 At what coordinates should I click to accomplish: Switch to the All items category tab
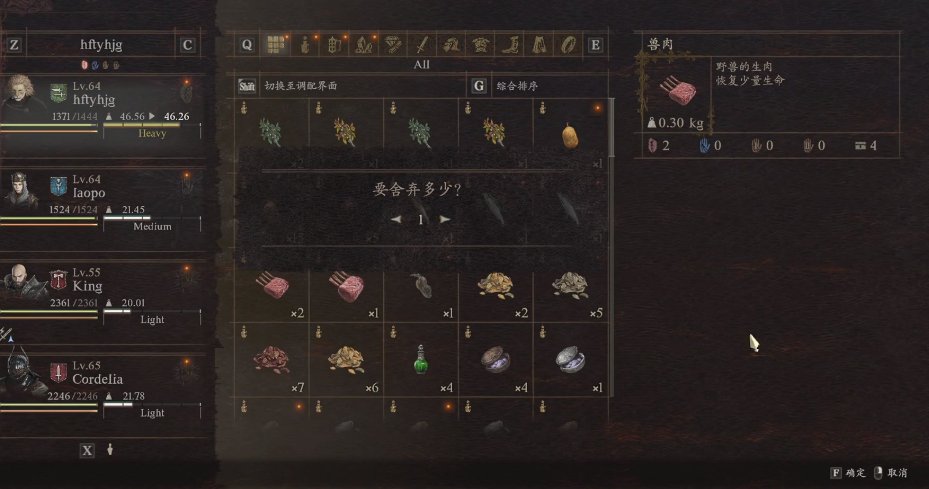275,44
